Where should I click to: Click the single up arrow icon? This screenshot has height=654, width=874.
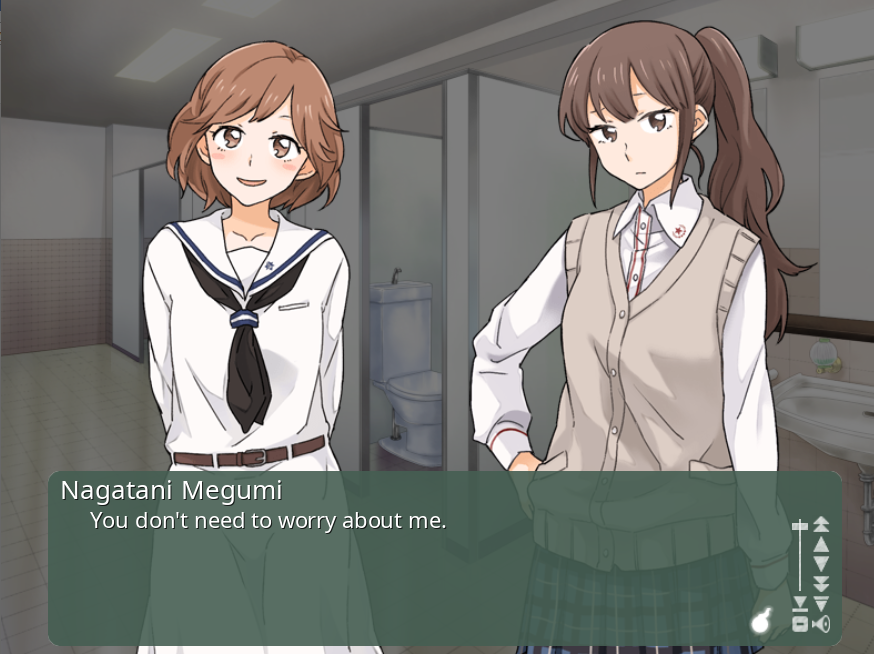click(821, 544)
